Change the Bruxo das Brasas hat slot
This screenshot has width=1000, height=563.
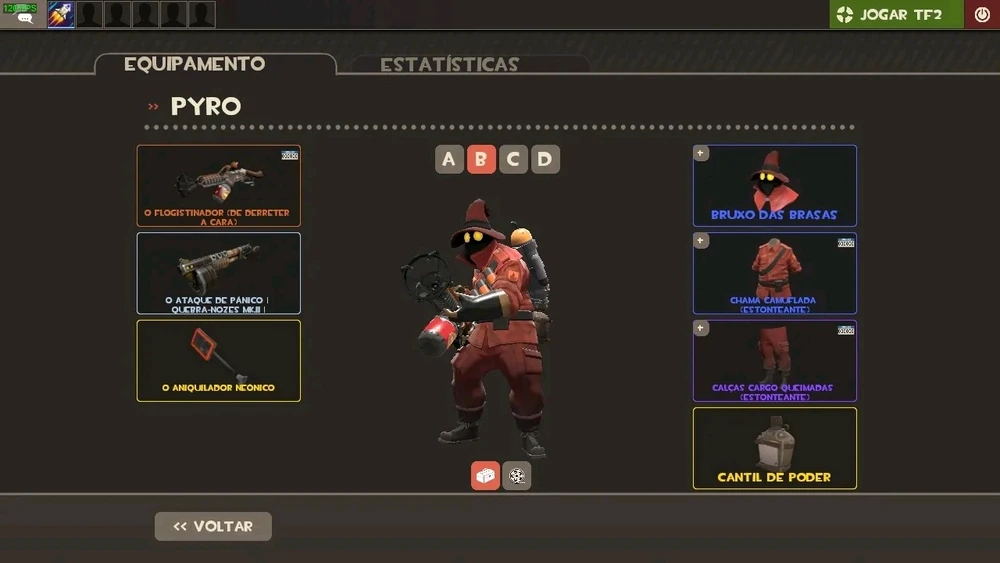(x=775, y=186)
